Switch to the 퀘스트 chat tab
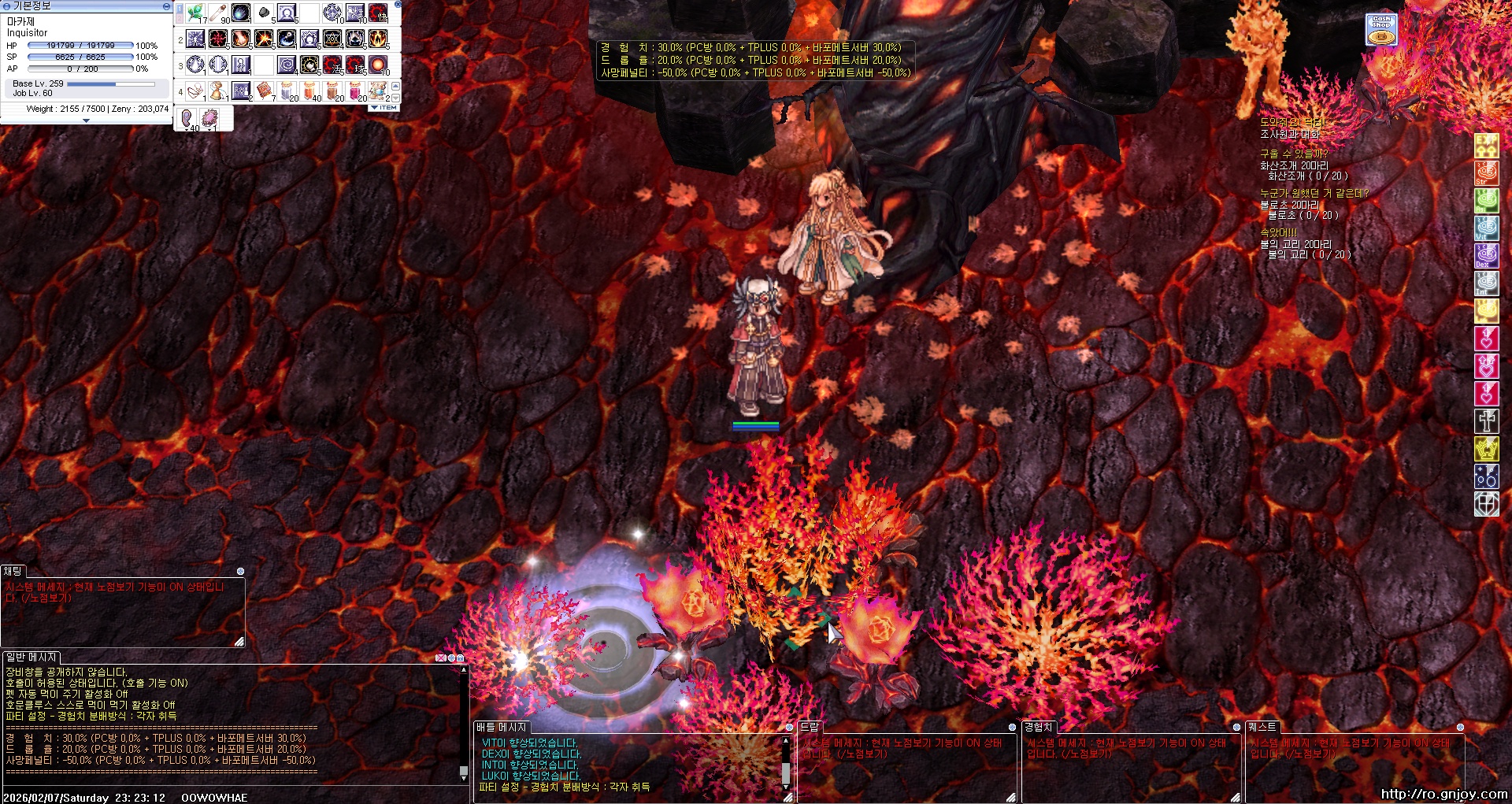The height and width of the screenshot is (804, 1512). tap(1262, 727)
